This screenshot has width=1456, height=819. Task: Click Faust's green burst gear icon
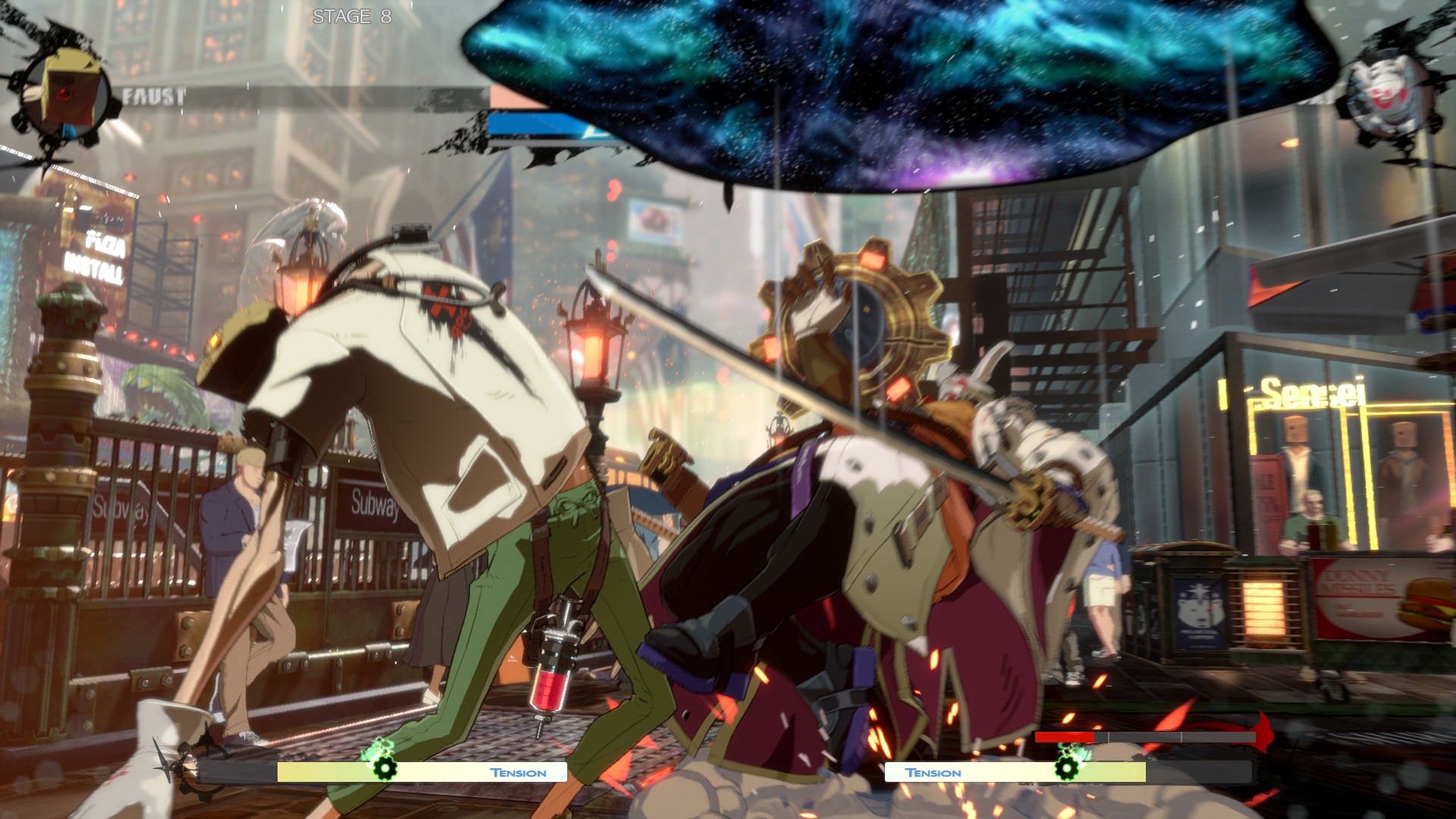(x=384, y=767)
